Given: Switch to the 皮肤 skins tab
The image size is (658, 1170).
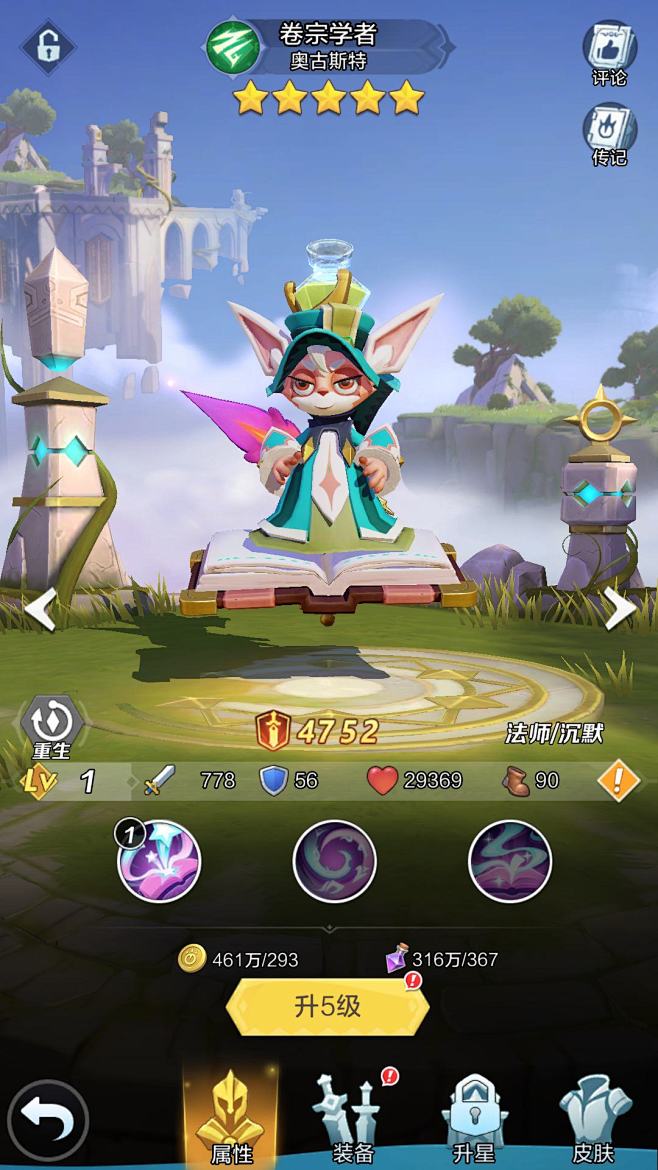Looking at the screenshot, I should click(594, 1120).
